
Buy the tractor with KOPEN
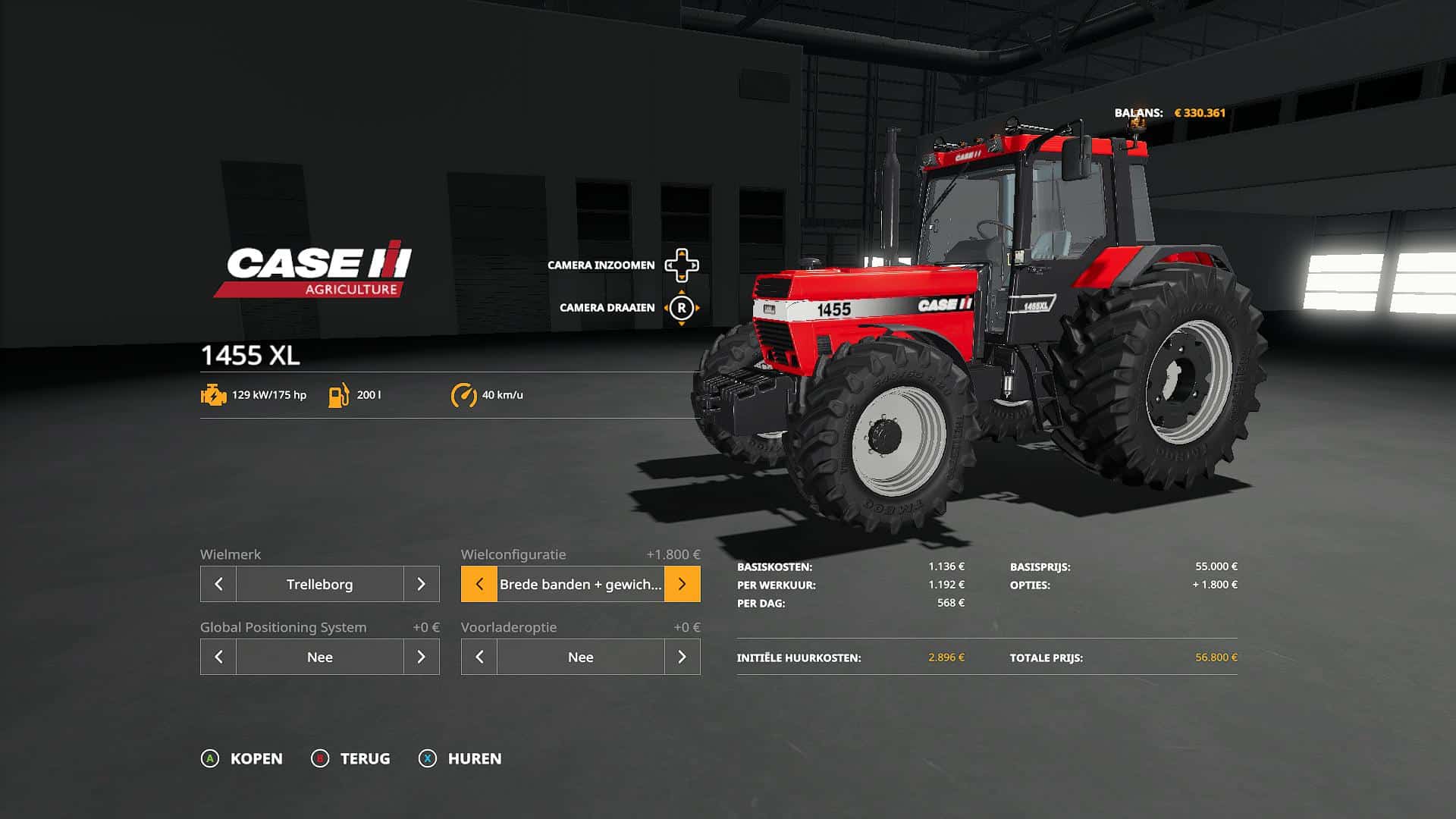pyautogui.click(x=242, y=758)
